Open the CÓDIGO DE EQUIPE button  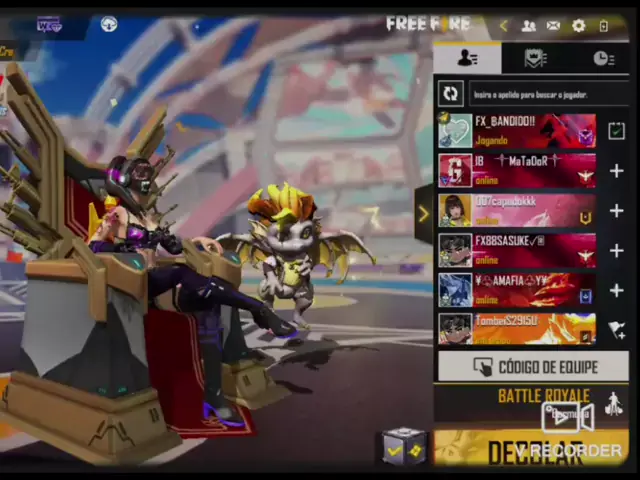click(533, 367)
